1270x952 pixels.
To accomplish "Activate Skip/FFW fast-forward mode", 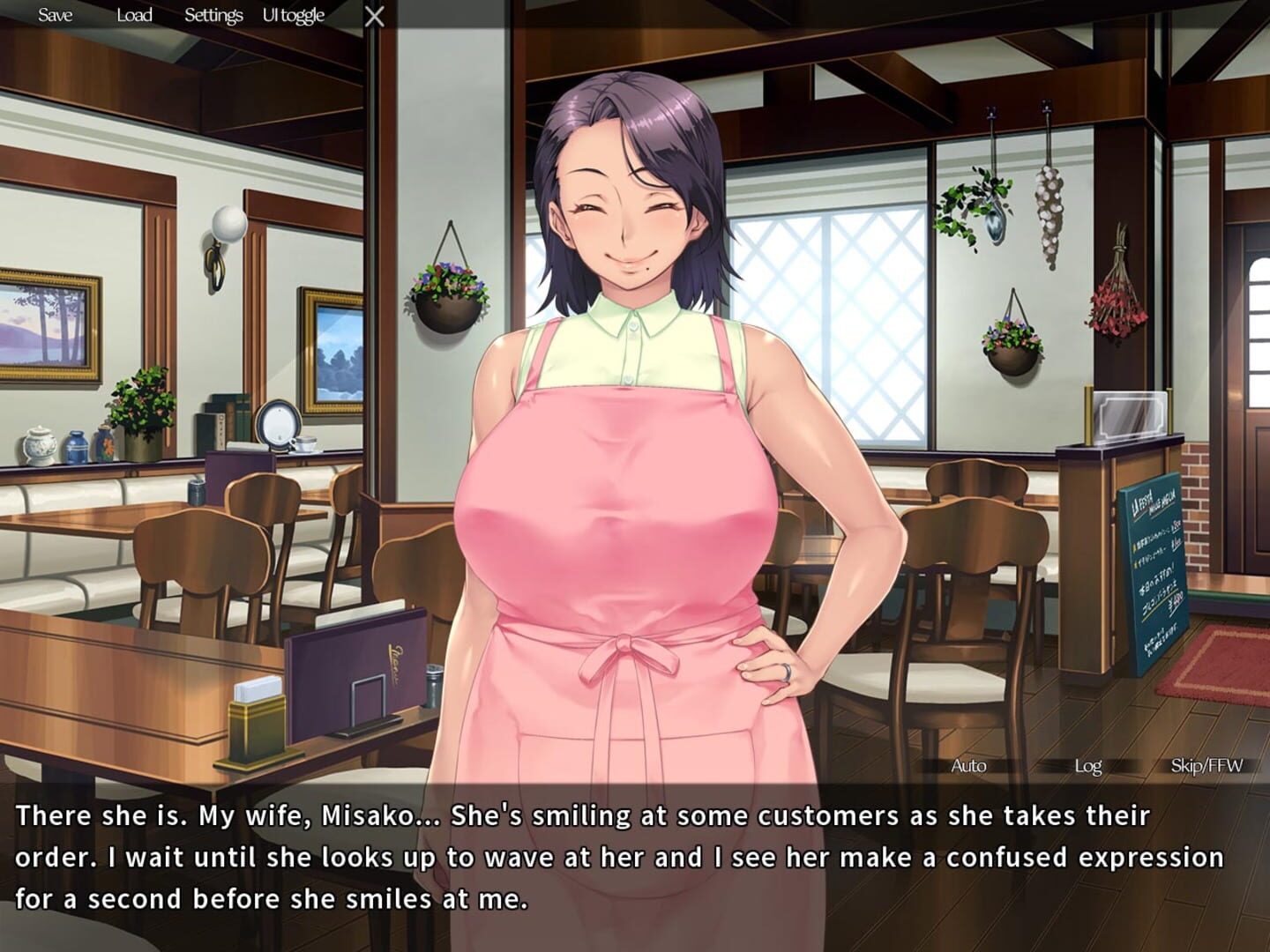I will 1206,766.
